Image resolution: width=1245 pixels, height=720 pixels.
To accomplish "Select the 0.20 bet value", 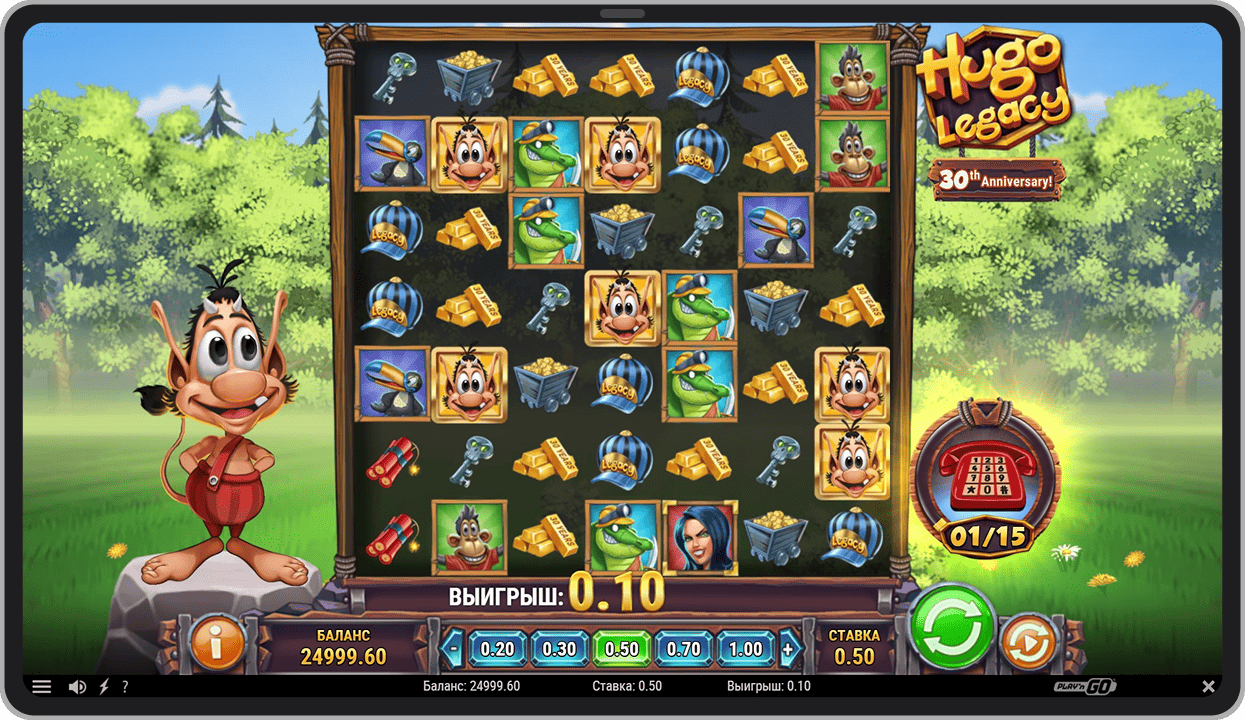I will (497, 648).
